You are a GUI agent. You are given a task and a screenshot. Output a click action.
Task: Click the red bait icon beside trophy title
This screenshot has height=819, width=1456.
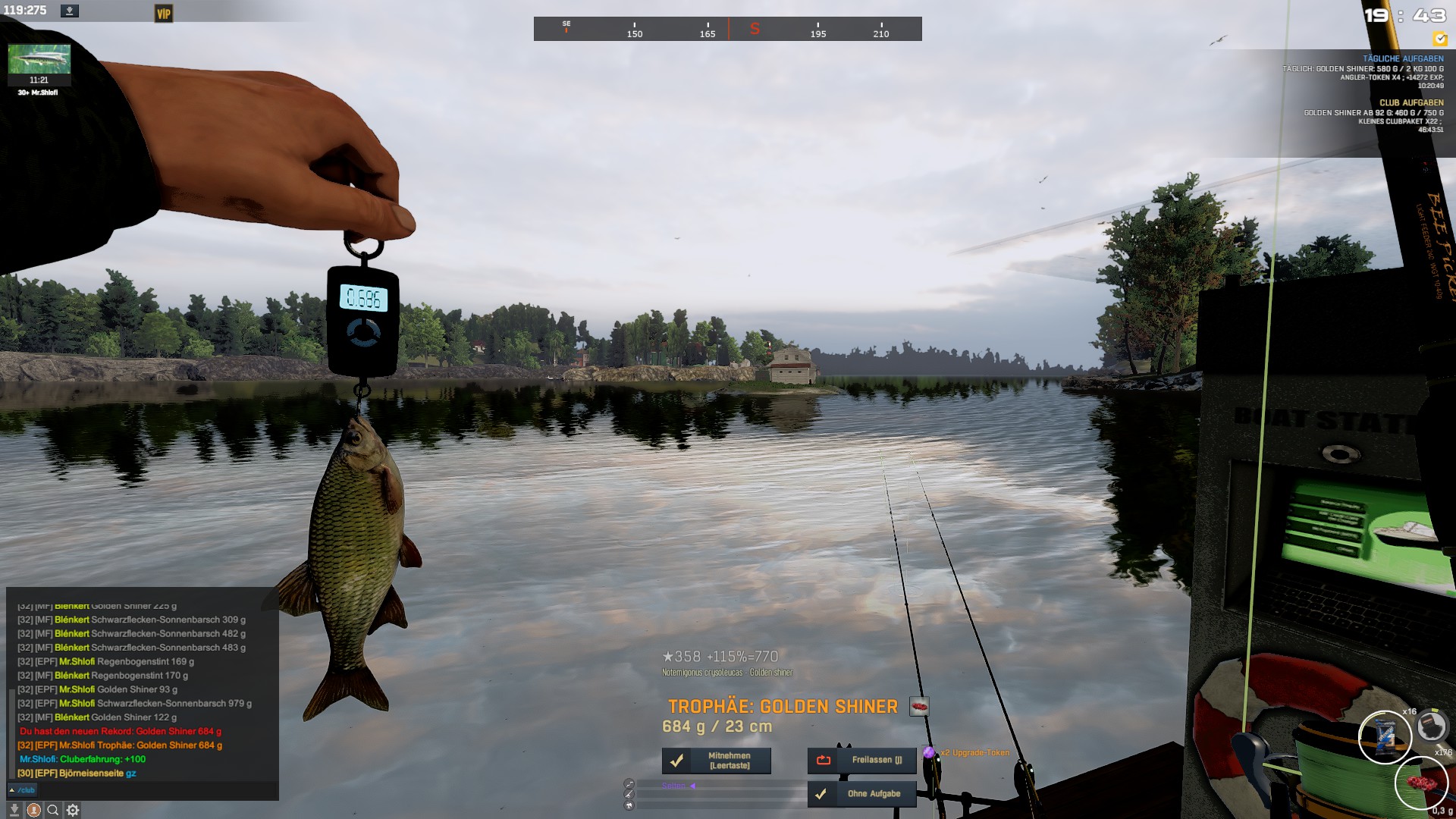click(x=919, y=707)
